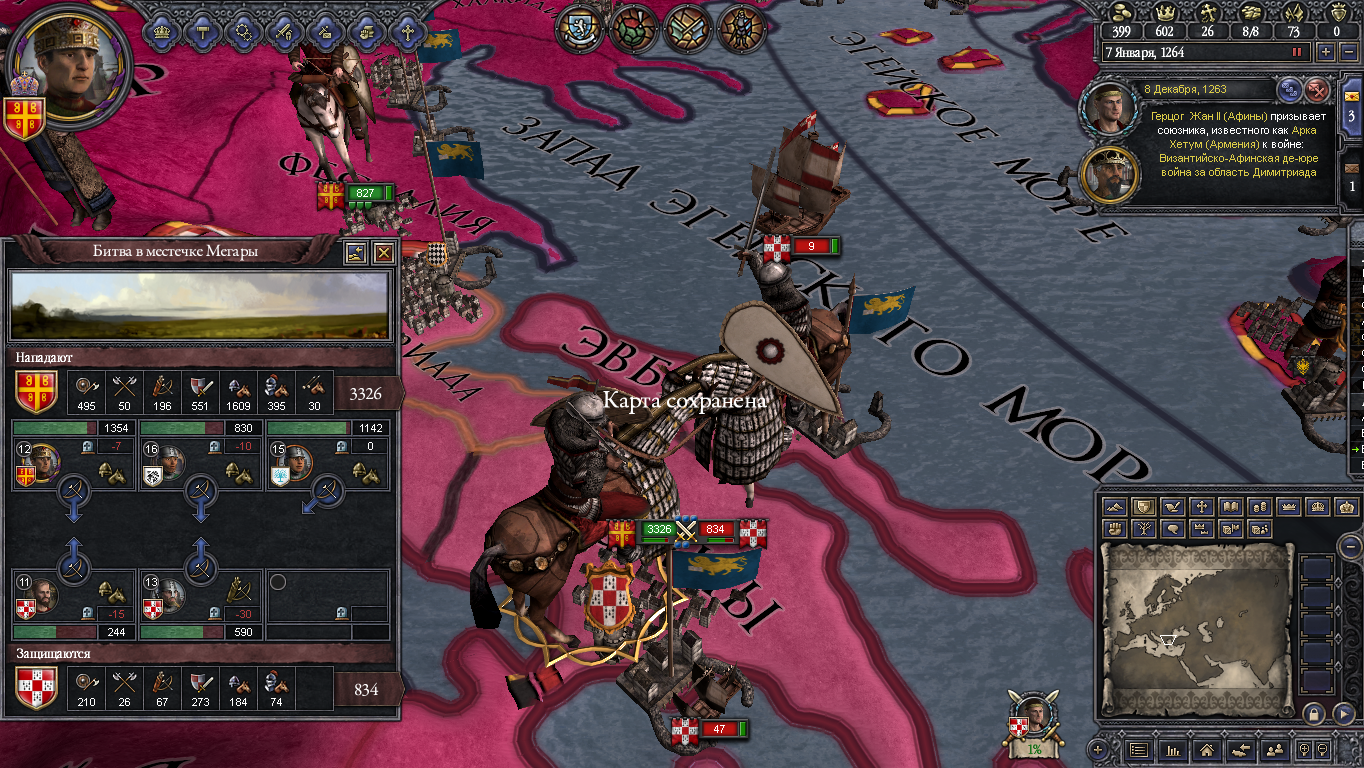Switch to the terrain map mode
This screenshot has height=768, width=1364.
[x=1115, y=508]
